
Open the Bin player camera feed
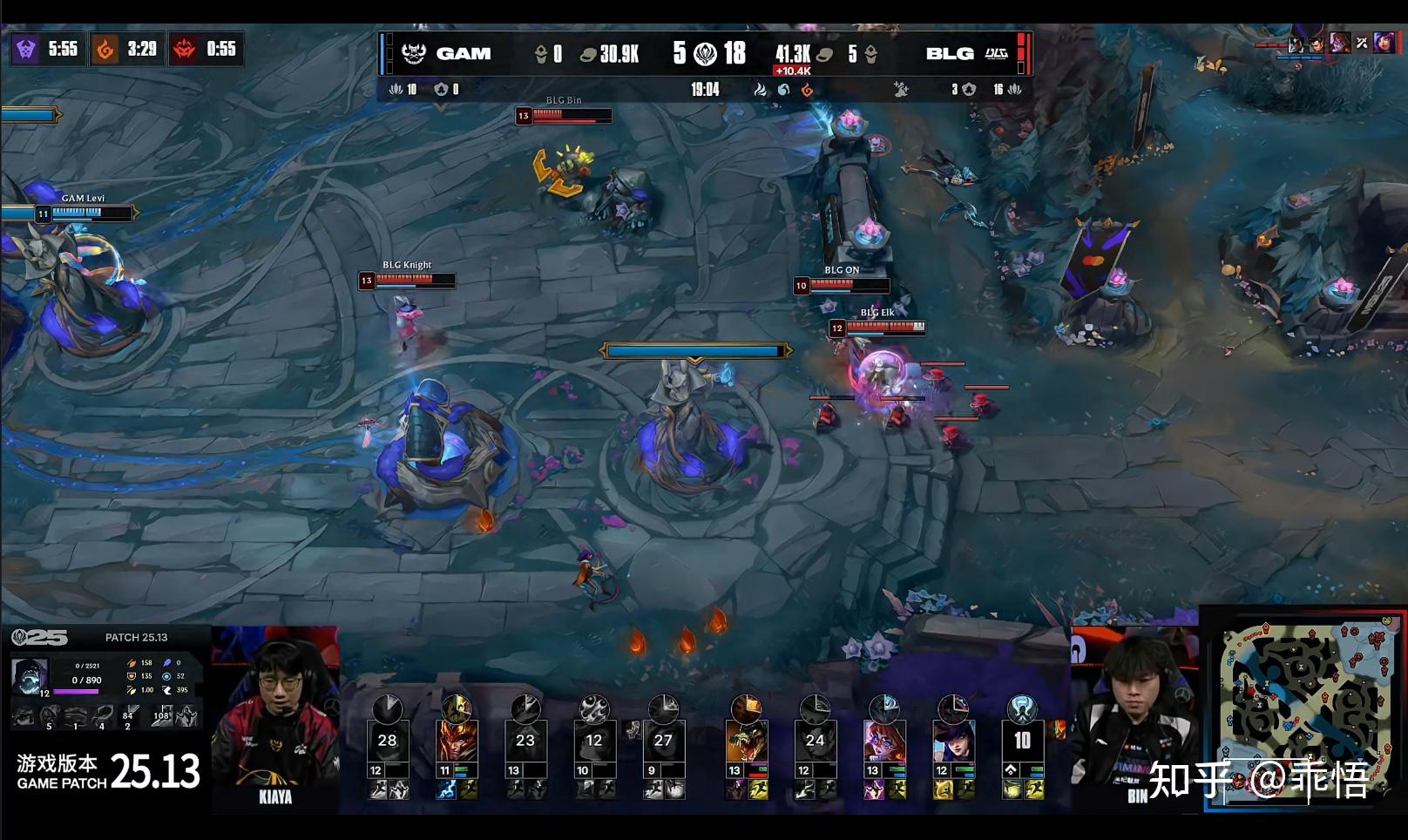[1134, 715]
